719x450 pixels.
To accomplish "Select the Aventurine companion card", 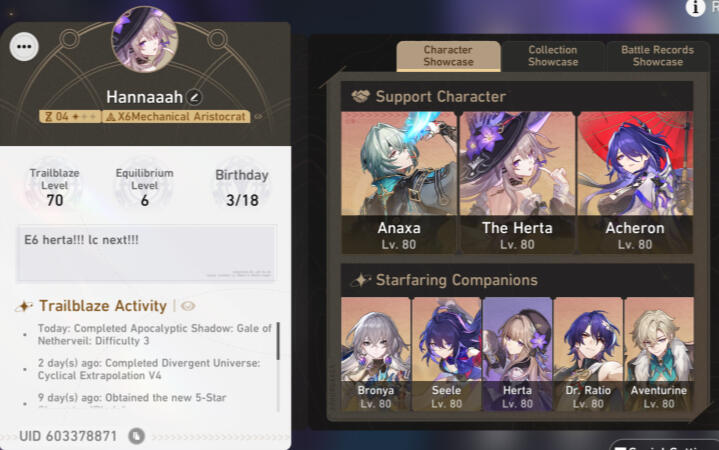I will [659, 353].
